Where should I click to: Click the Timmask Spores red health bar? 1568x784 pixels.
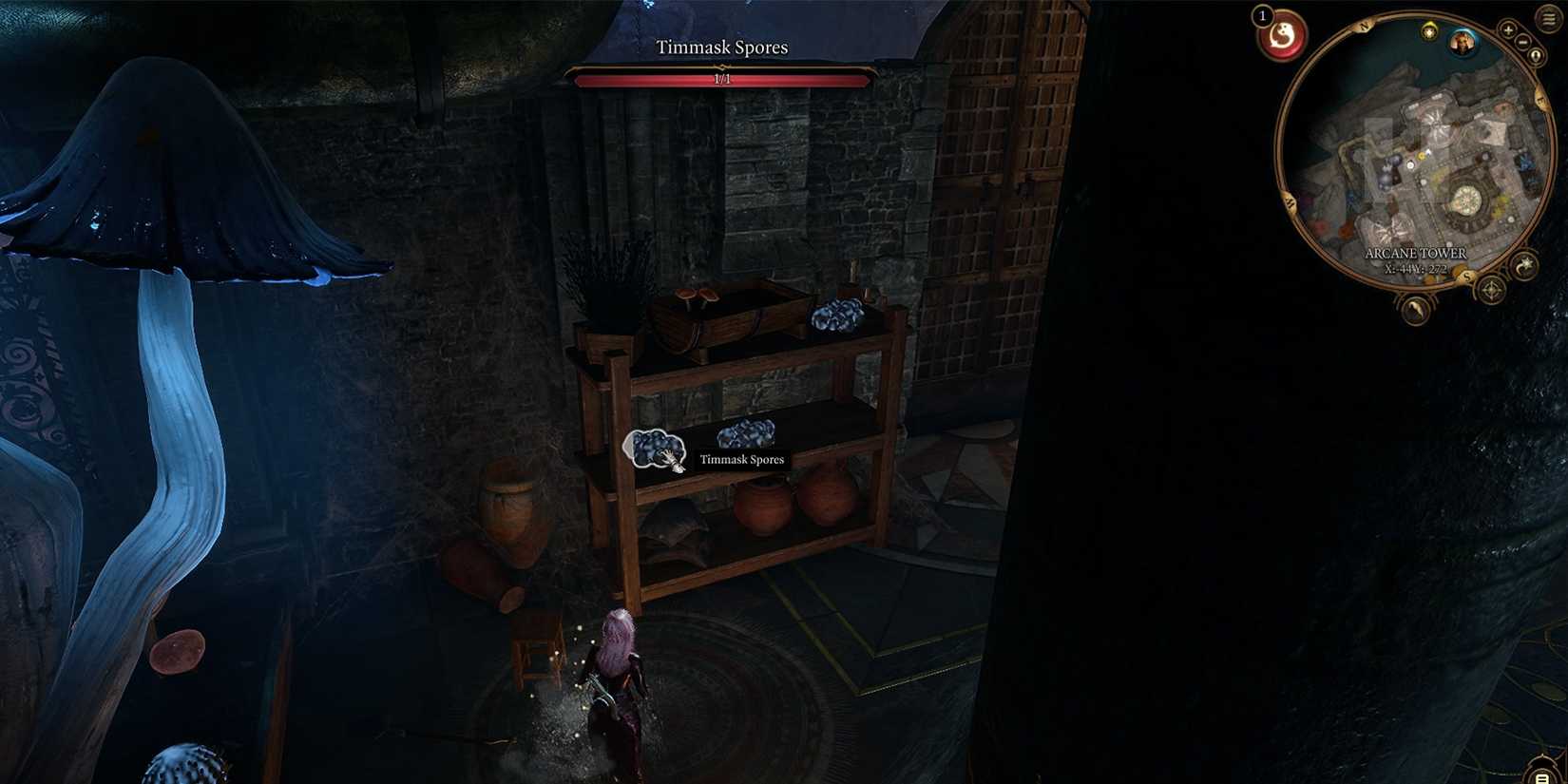723,80
